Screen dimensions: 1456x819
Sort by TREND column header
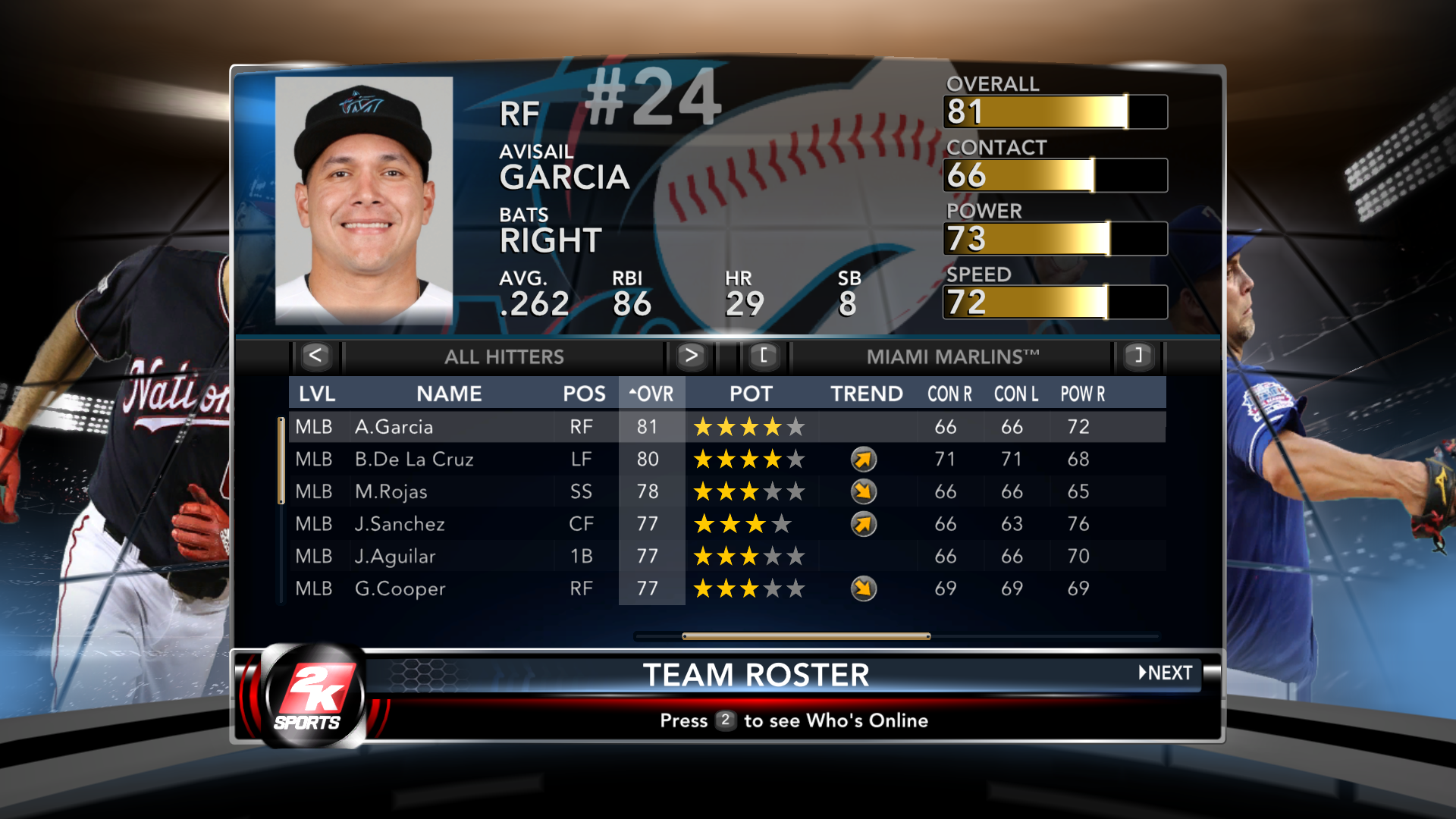(866, 394)
